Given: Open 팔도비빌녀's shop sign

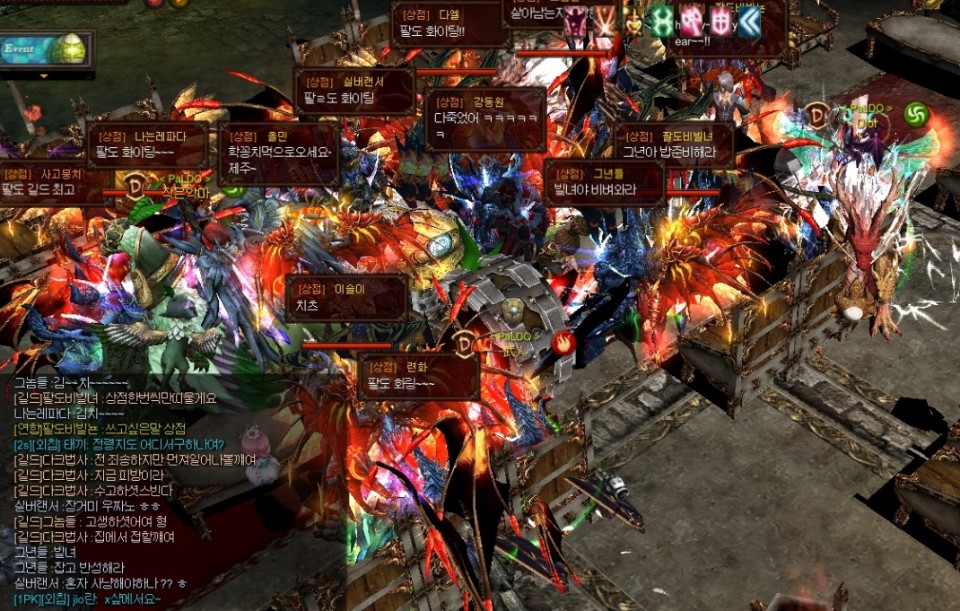Looking at the screenshot, I should [674, 145].
